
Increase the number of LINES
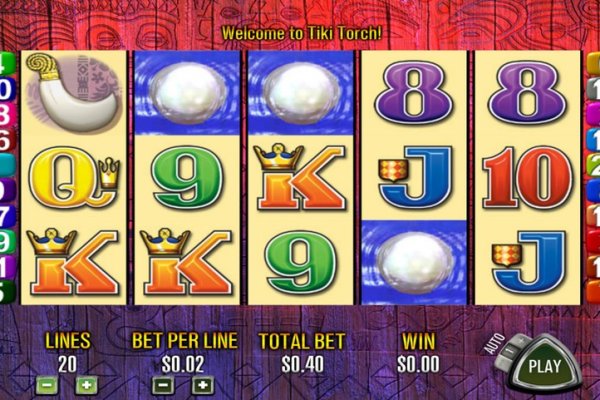(86, 384)
